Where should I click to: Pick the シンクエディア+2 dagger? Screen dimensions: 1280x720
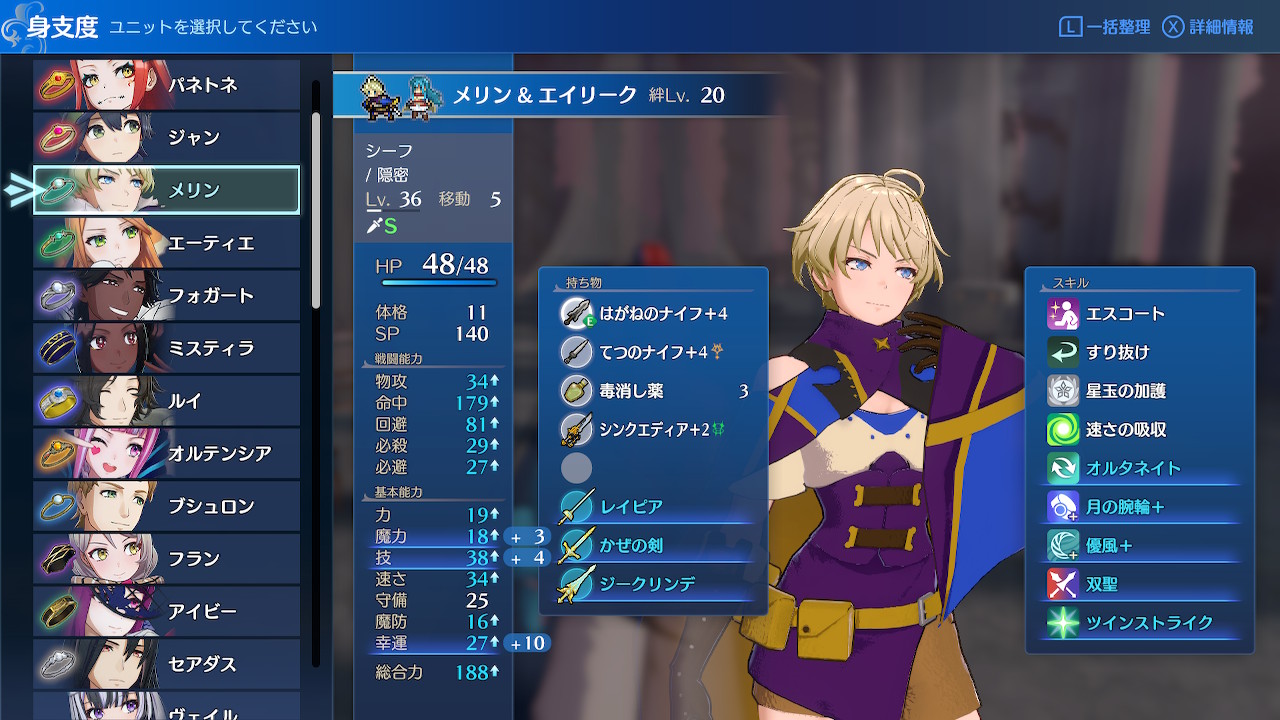click(653, 430)
